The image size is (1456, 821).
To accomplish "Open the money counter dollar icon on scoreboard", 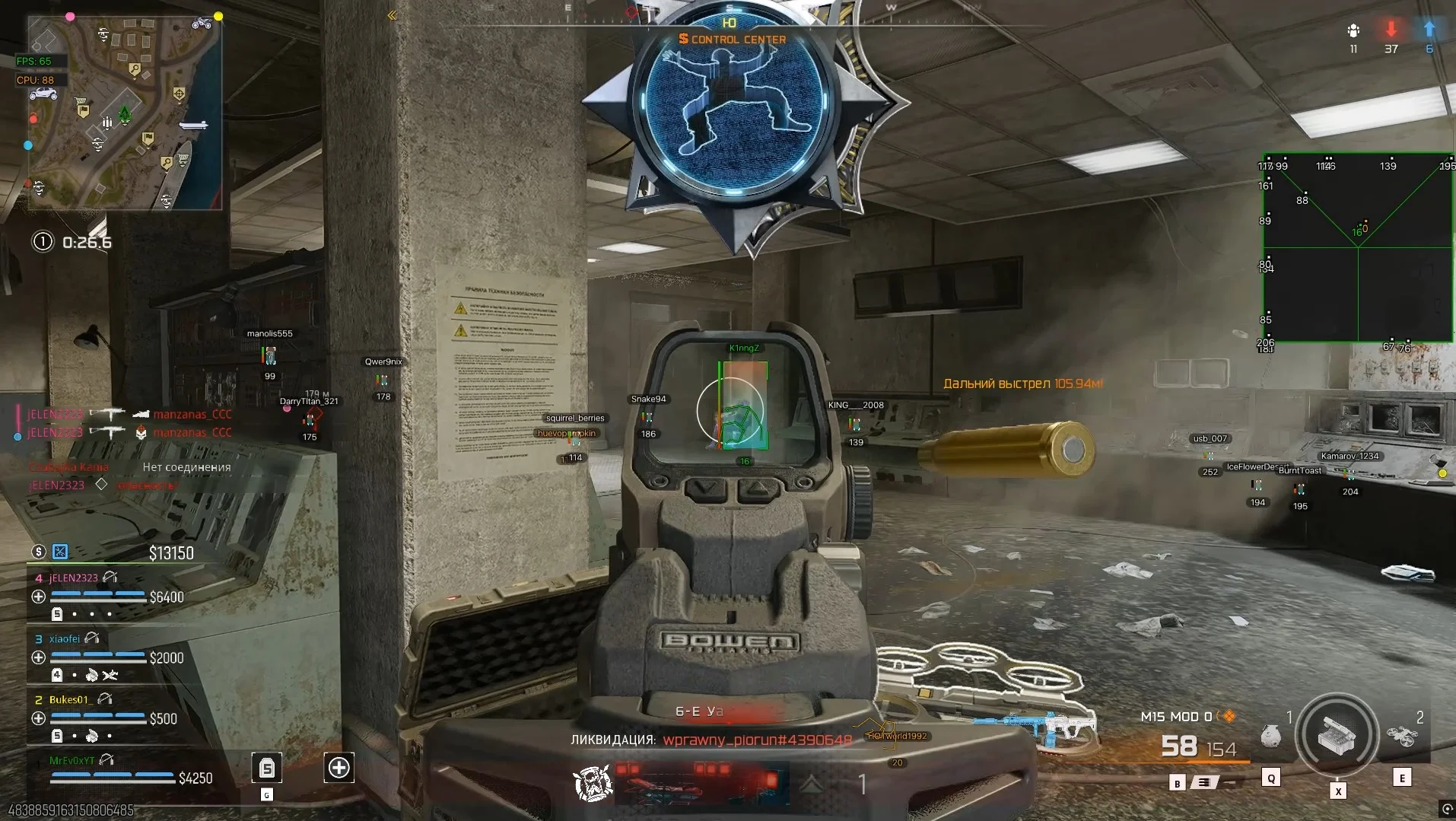I will (39, 552).
